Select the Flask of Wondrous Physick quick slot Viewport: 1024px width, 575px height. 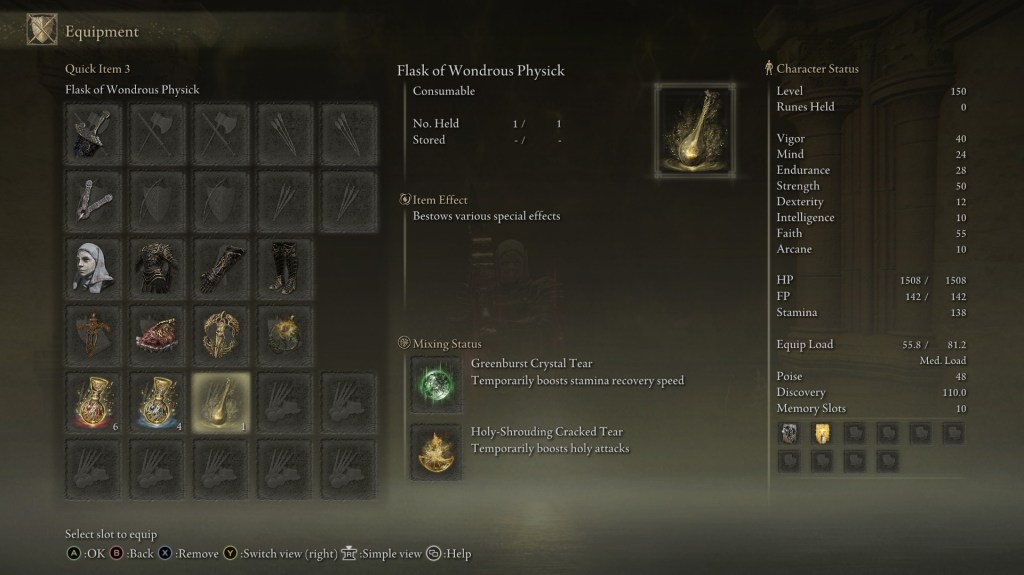pos(222,403)
